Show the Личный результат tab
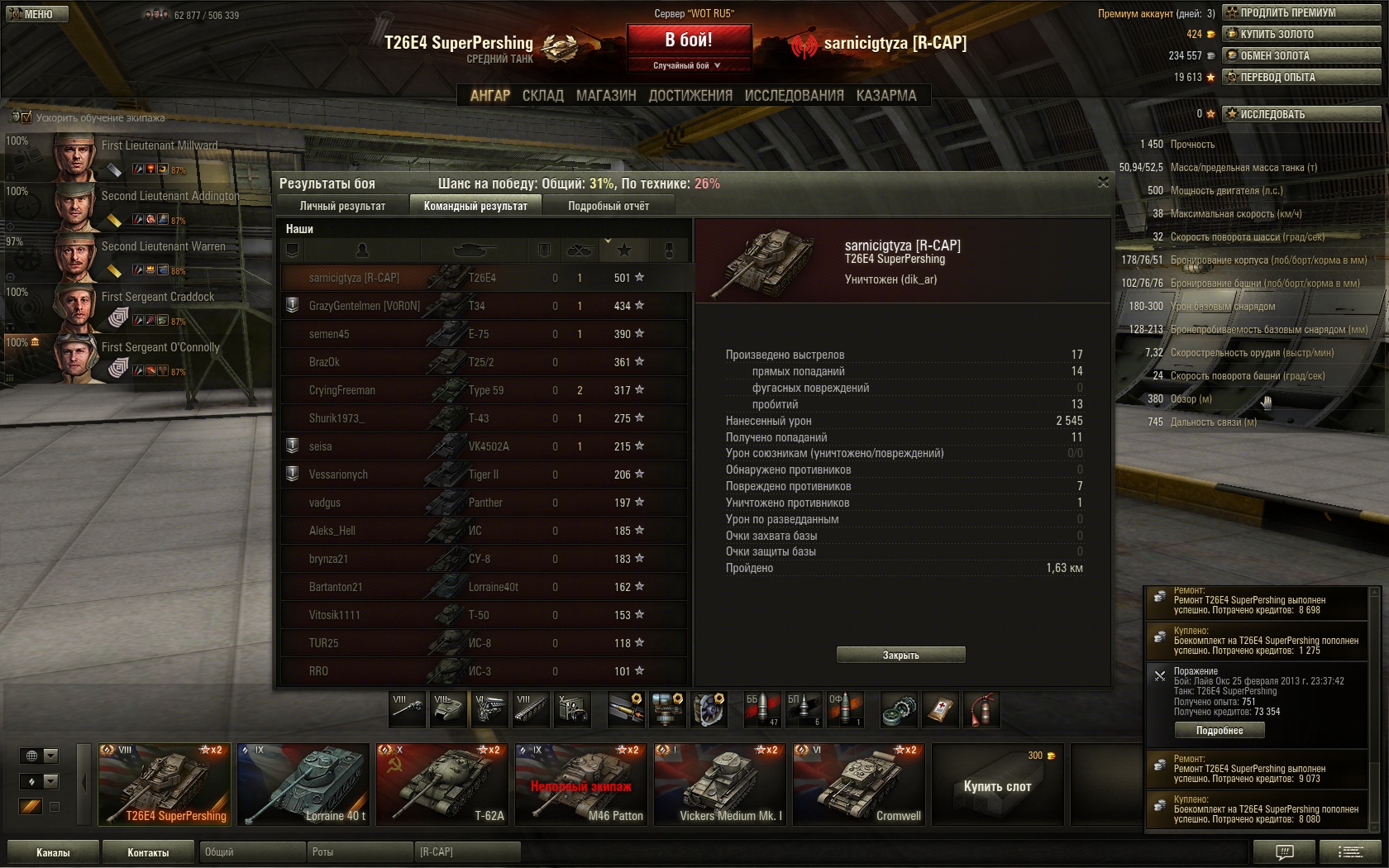This screenshot has width=1389, height=868. click(x=342, y=206)
